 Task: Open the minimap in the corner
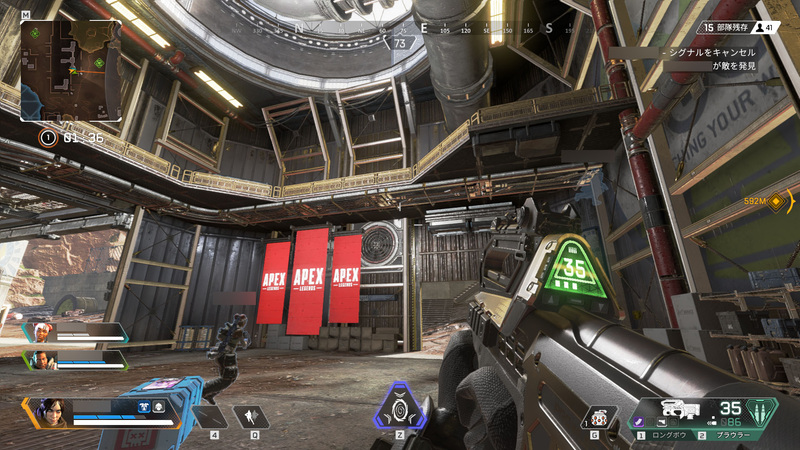pyautogui.click(x=71, y=71)
